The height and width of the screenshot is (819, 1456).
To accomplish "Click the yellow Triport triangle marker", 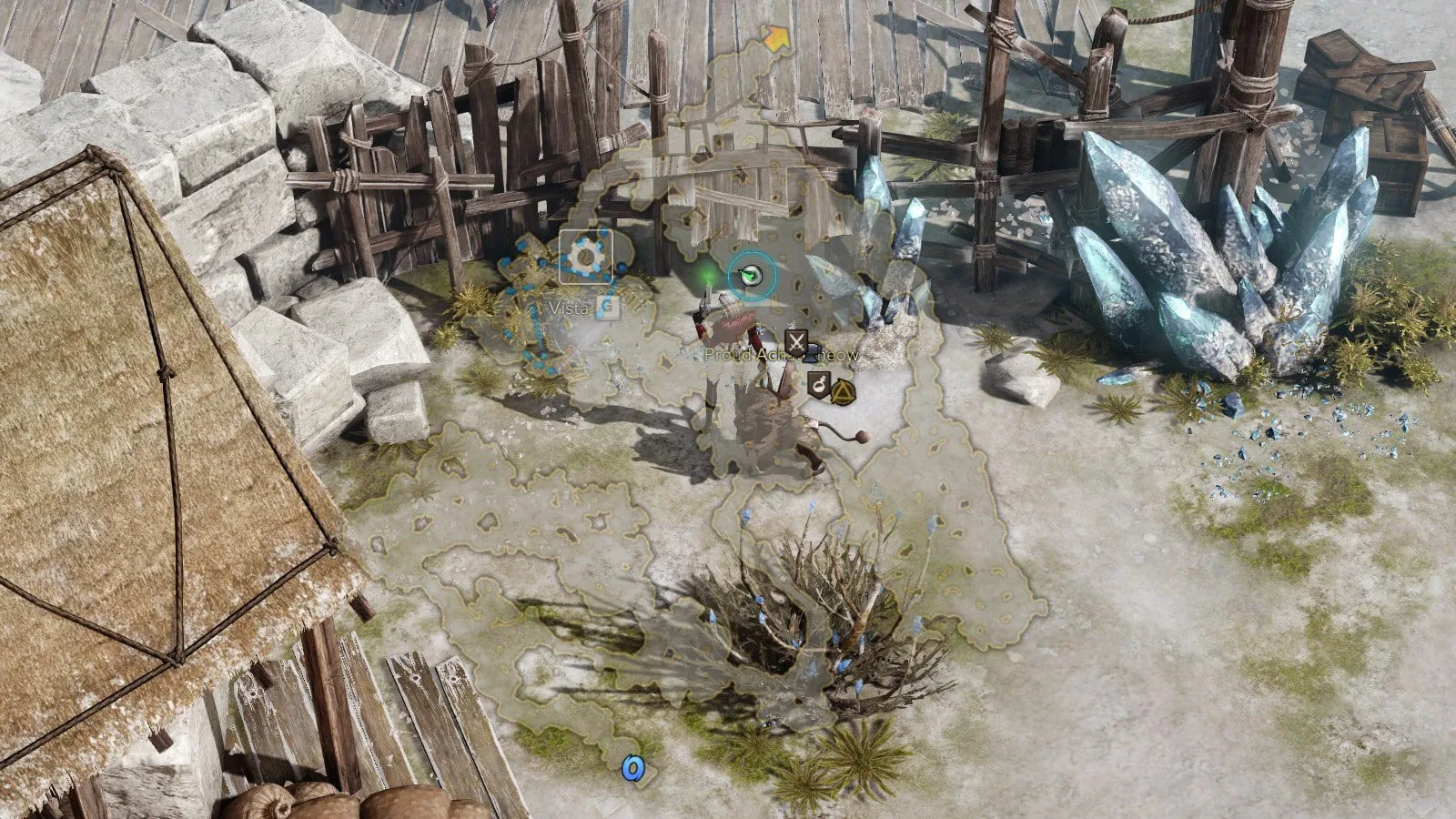I will tap(843, 392).
